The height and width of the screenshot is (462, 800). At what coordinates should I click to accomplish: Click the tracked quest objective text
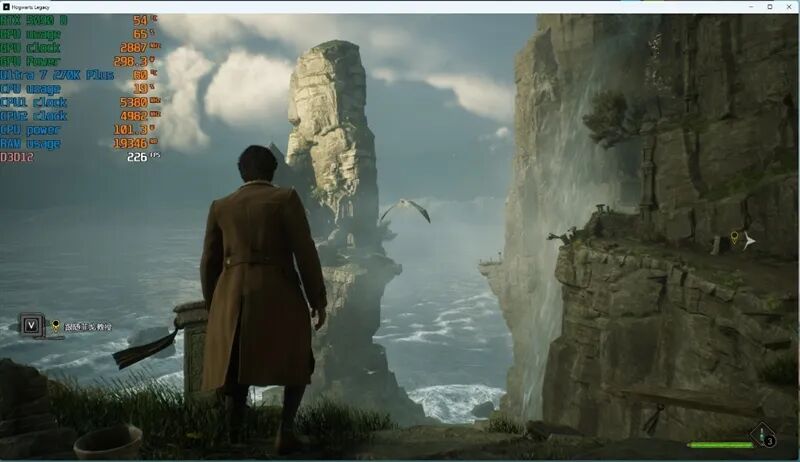(88, 326)
